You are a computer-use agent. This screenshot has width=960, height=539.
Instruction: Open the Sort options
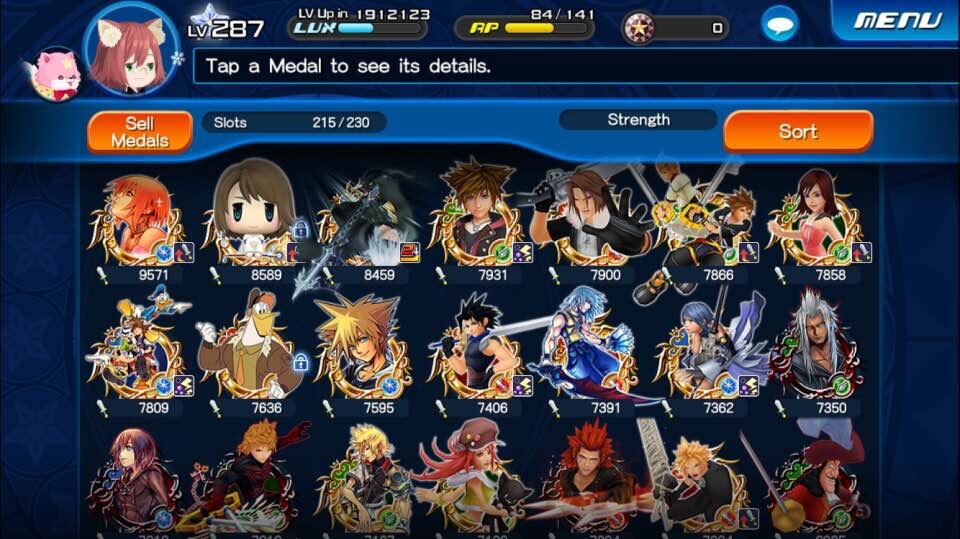(797, 132)
